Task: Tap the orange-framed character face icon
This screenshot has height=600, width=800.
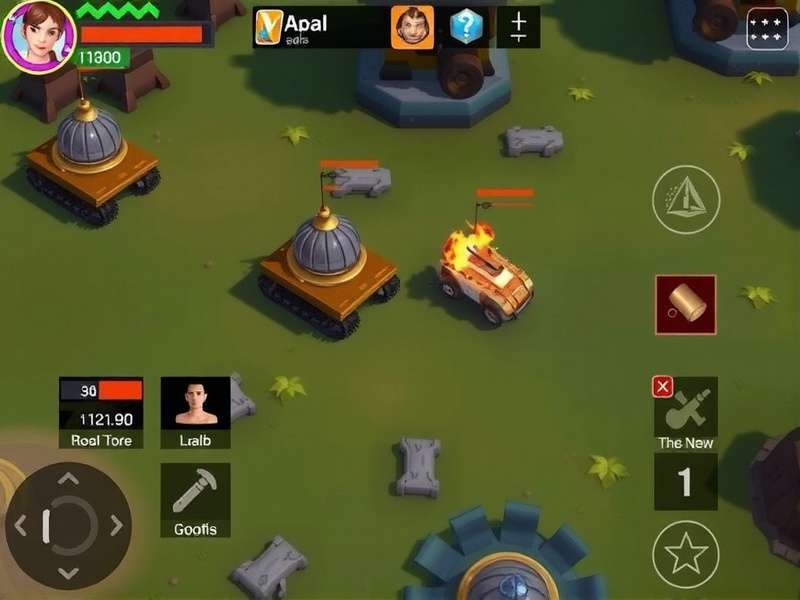Action: tap(412, 27)
